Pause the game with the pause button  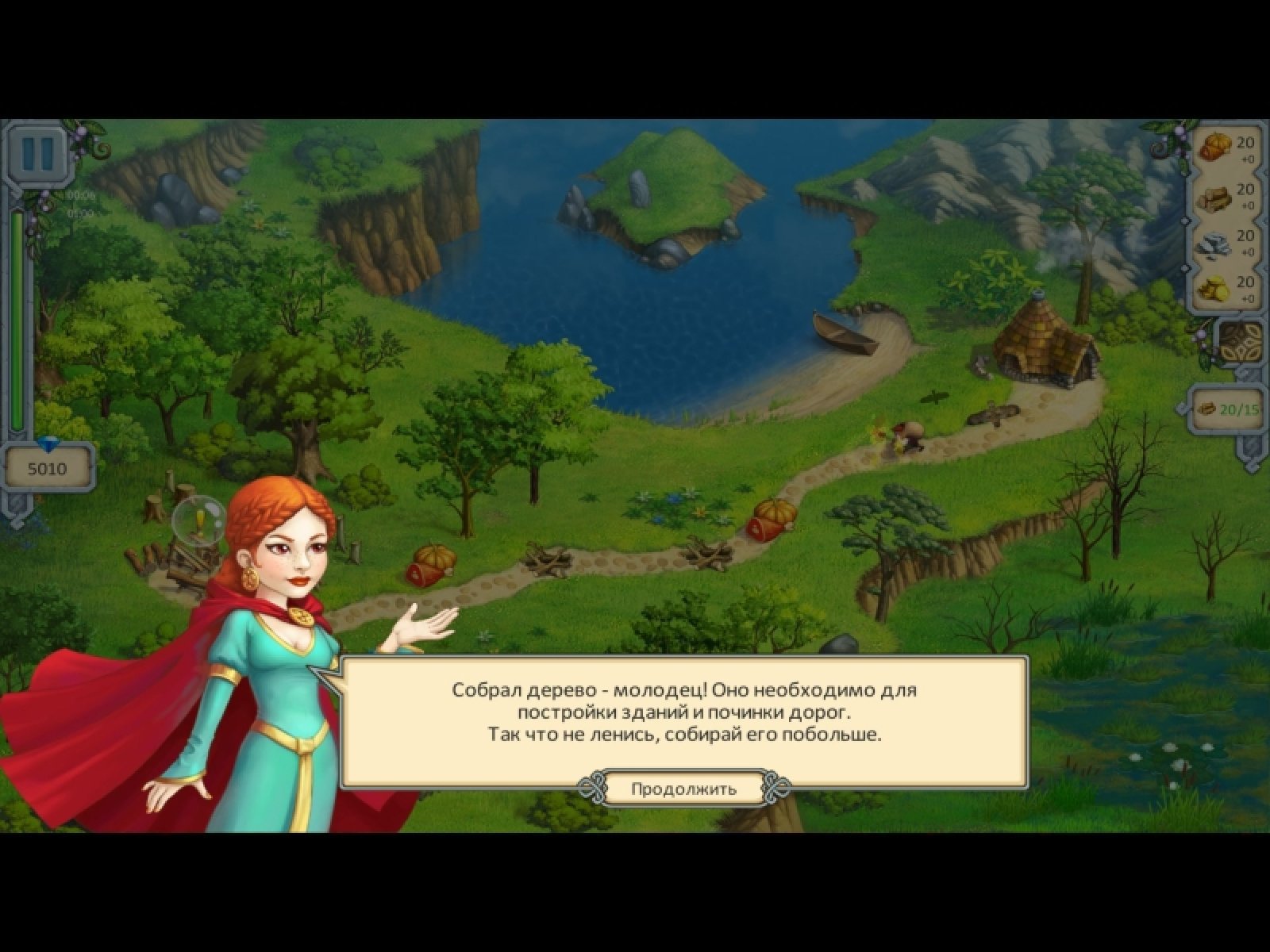click(37, 152)
